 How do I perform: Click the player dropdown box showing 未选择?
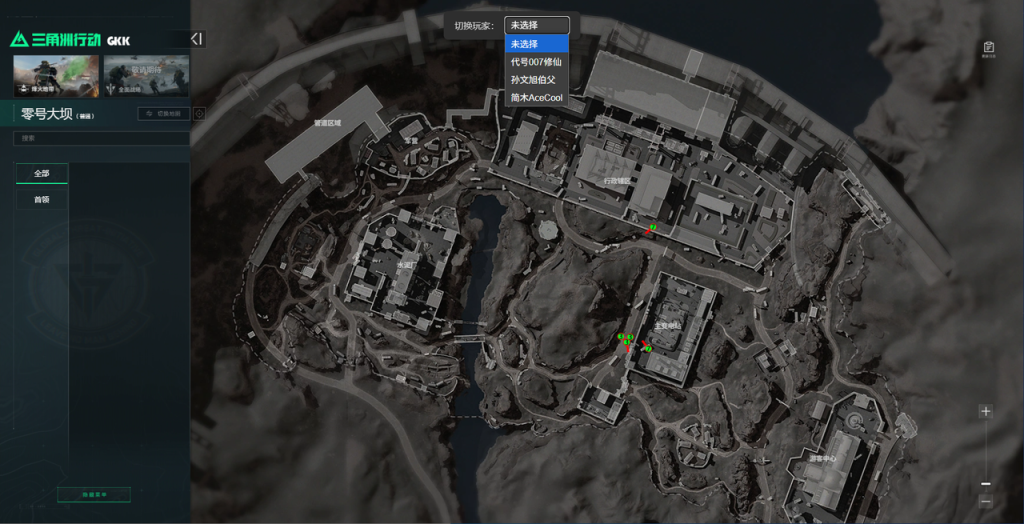(x=537, y=25)
